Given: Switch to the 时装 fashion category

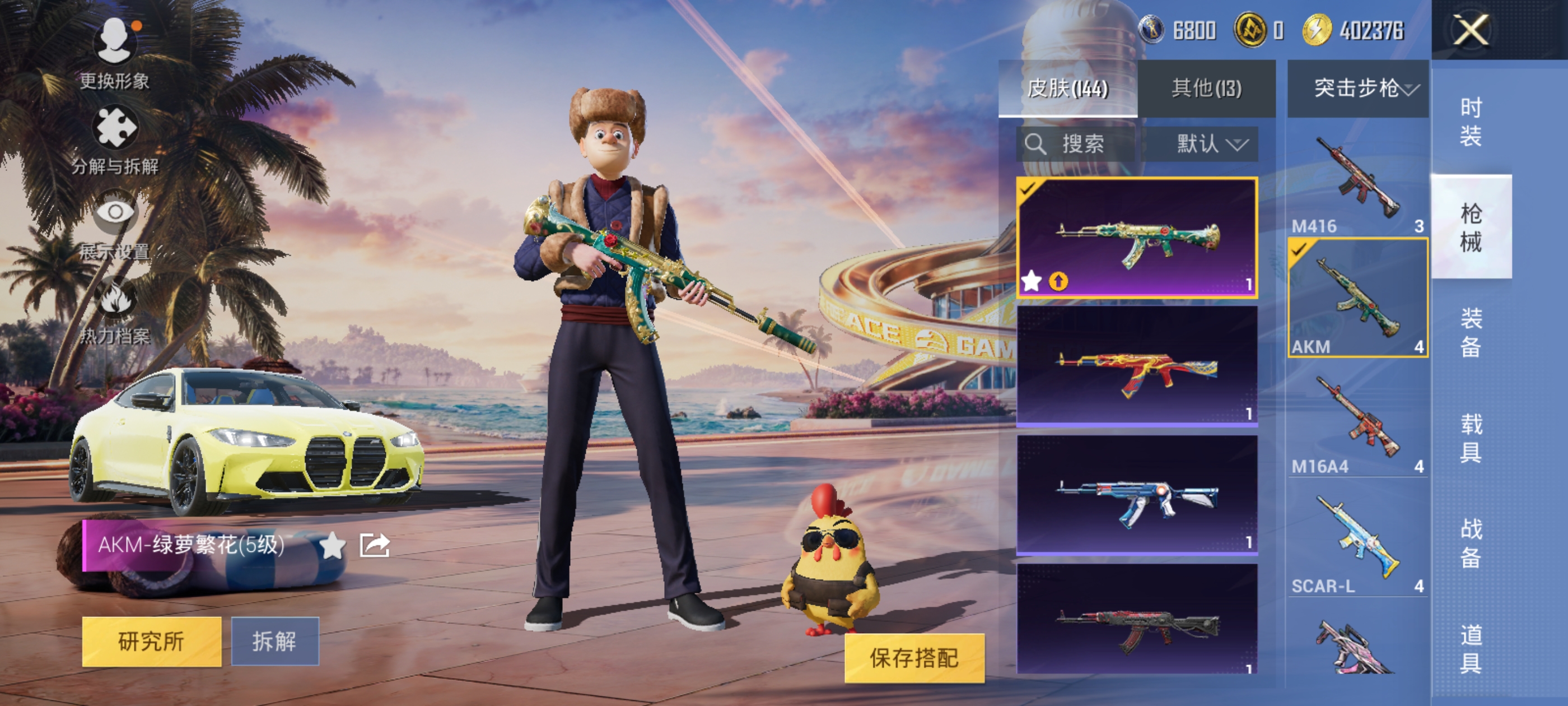Looking at the screenshot, I should [1471, 122].
